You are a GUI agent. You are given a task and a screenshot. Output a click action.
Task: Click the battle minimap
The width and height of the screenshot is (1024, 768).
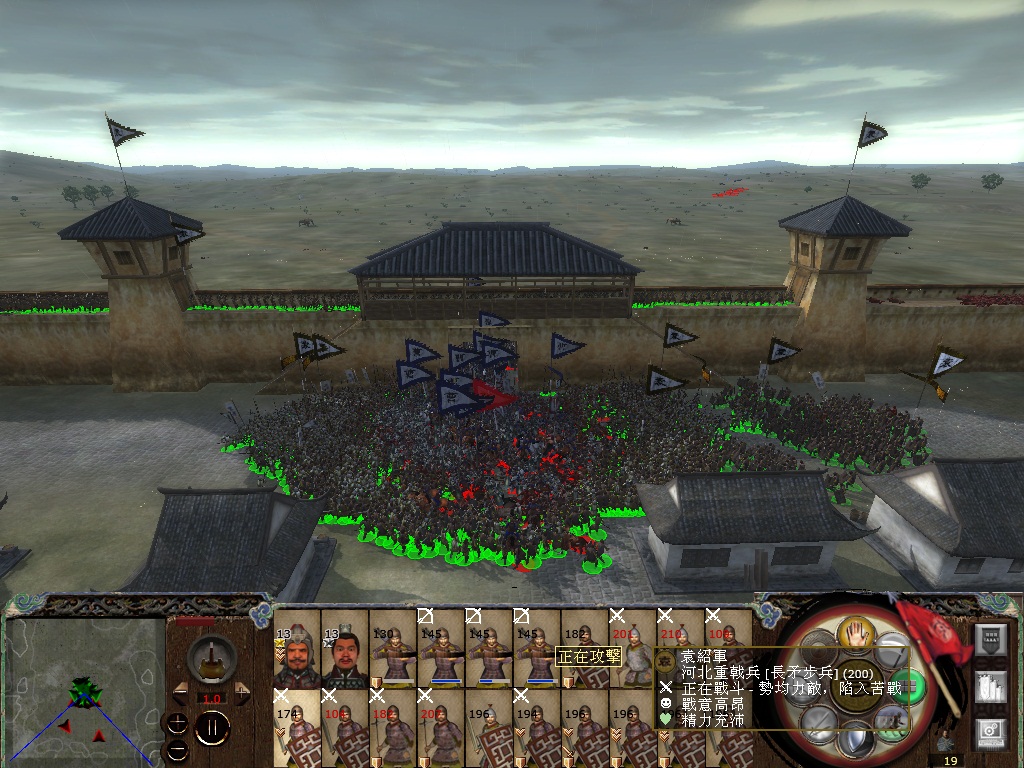85,690
